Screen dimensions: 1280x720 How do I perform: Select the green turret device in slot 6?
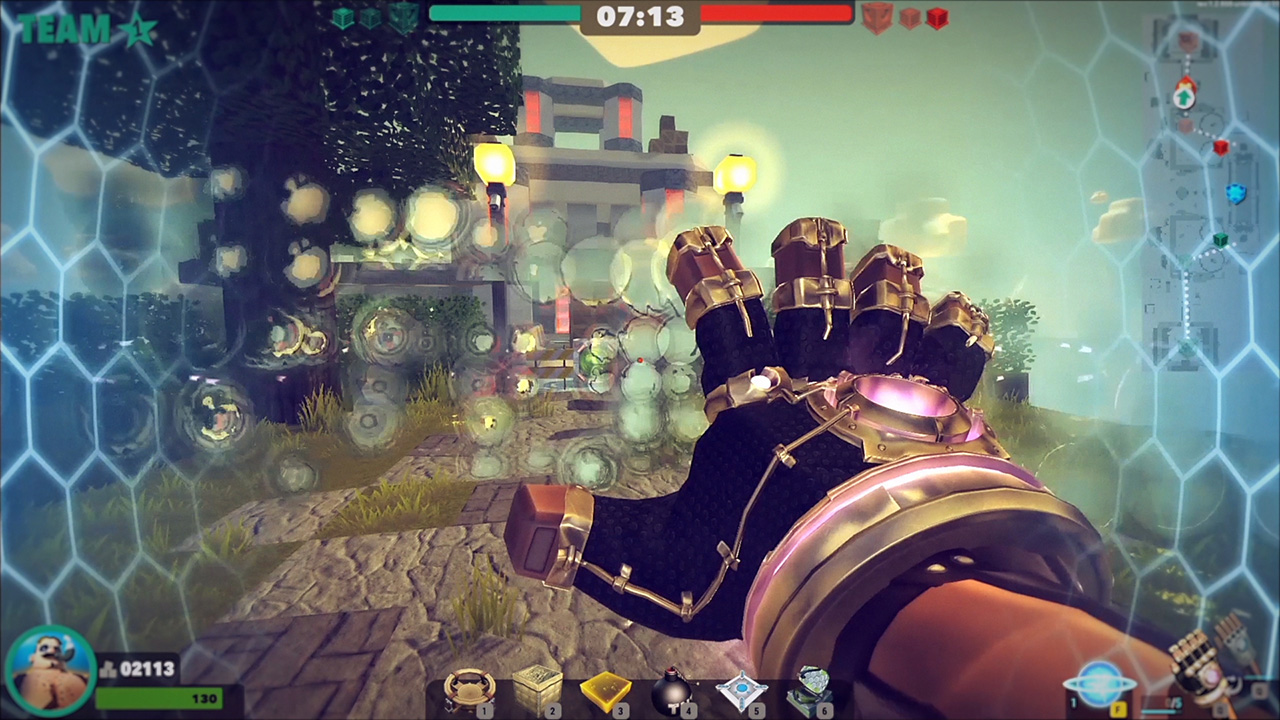click(x=810, y=690)
